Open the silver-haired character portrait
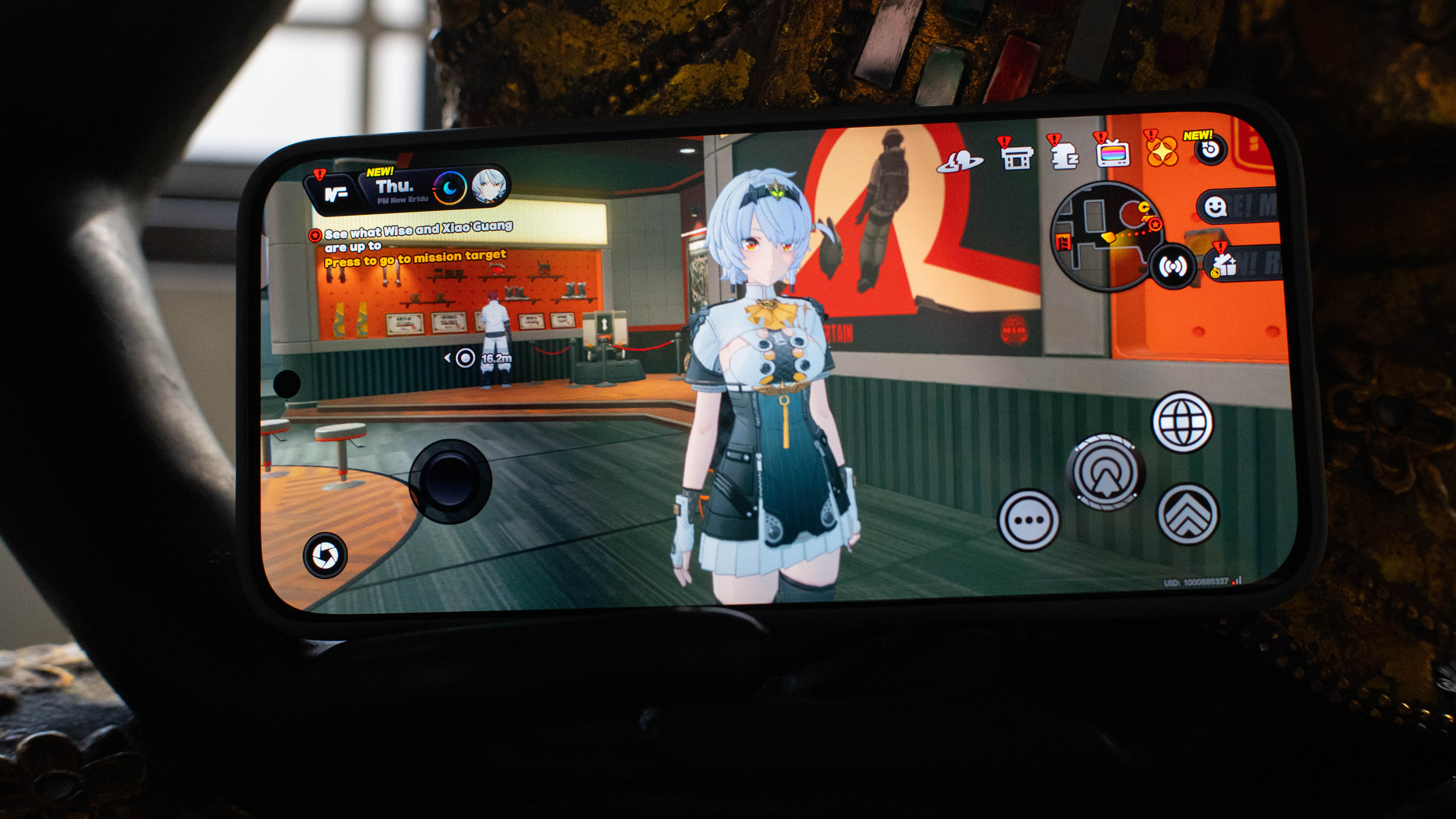1456x819 pixels. click(488, 185)
